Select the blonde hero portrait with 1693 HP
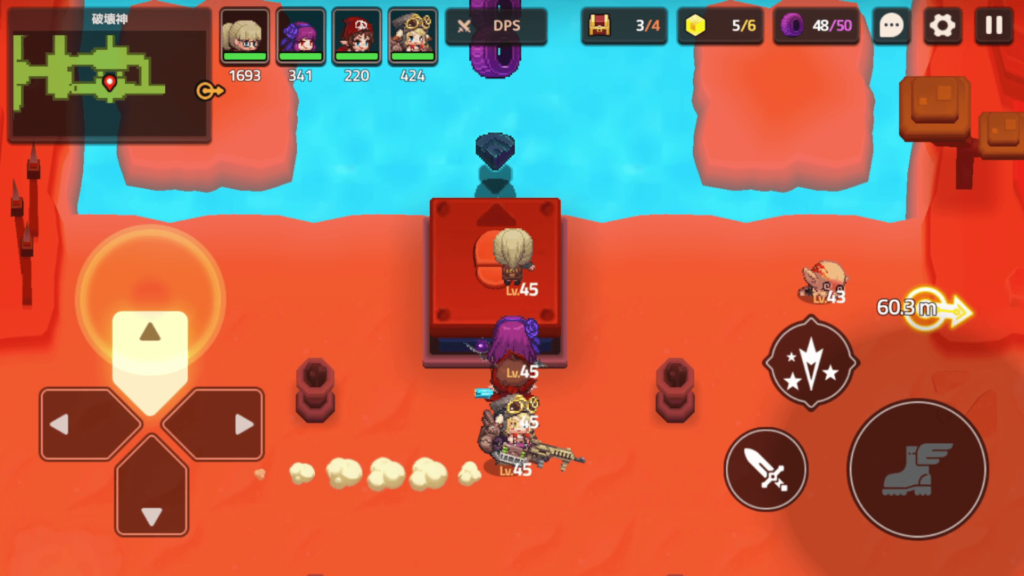1024x576 pixels. 244,38
